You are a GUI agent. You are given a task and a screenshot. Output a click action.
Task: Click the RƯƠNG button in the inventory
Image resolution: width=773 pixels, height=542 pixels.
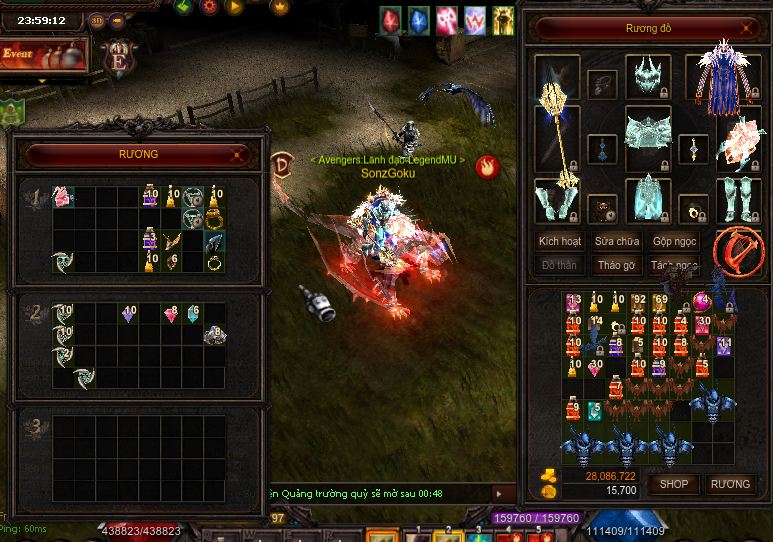point(729,484)
